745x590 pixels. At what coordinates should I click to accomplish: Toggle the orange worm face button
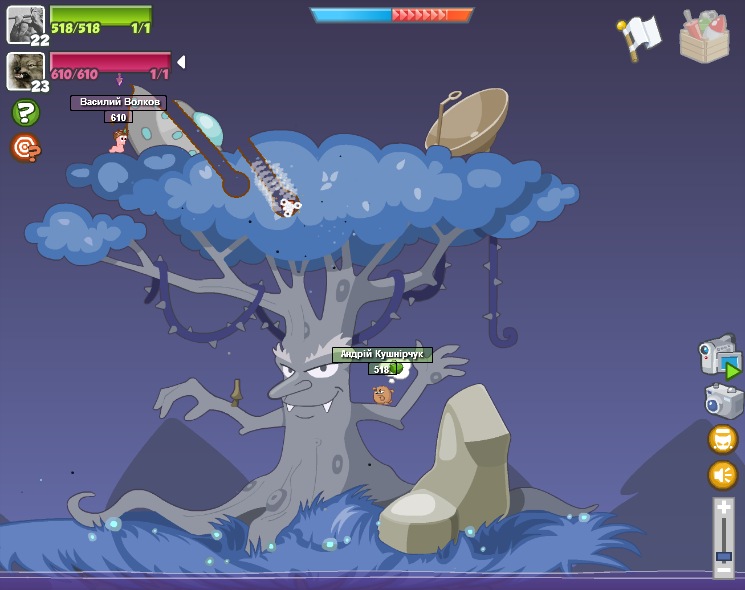[723, 439]
